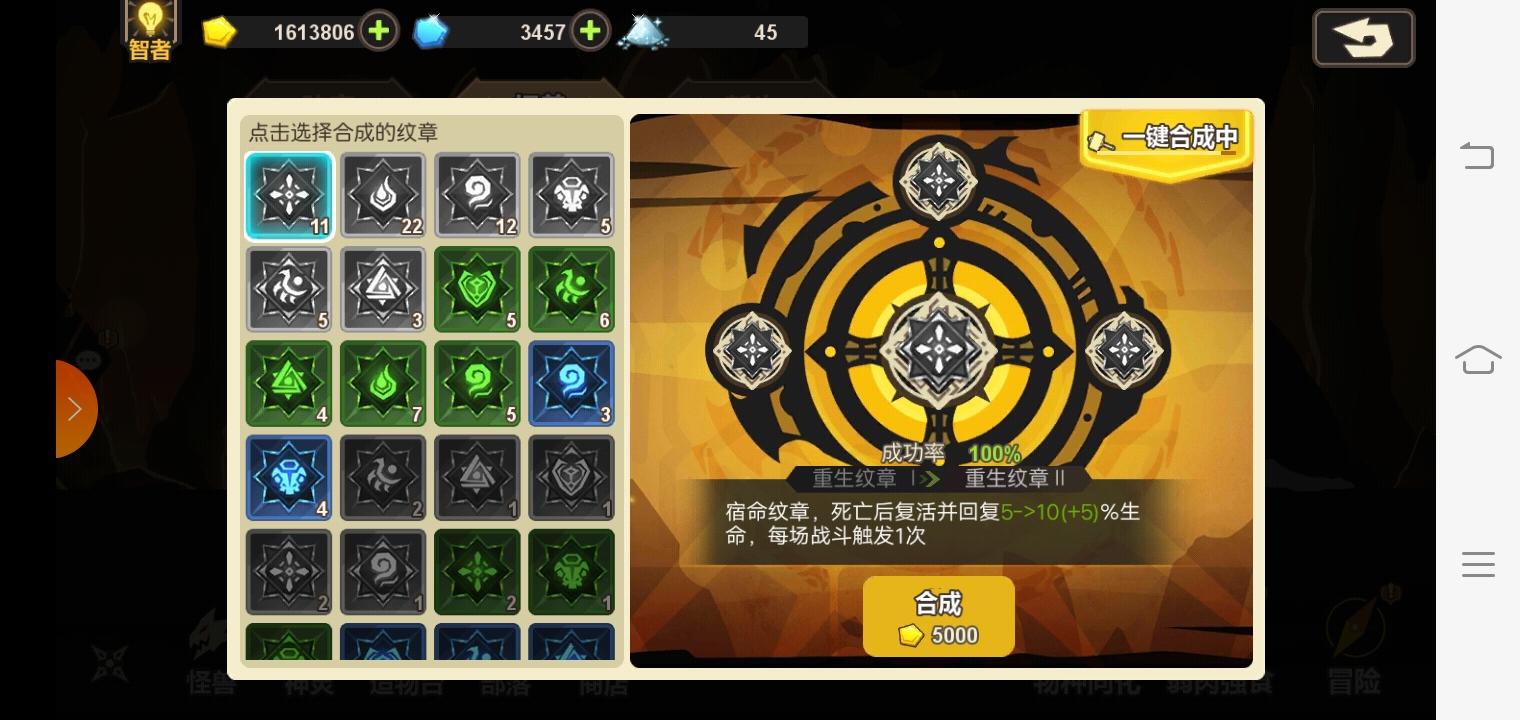Add gold with the plus button
The width and height of the screenshot is (1520, 720).
coord(378,31)
